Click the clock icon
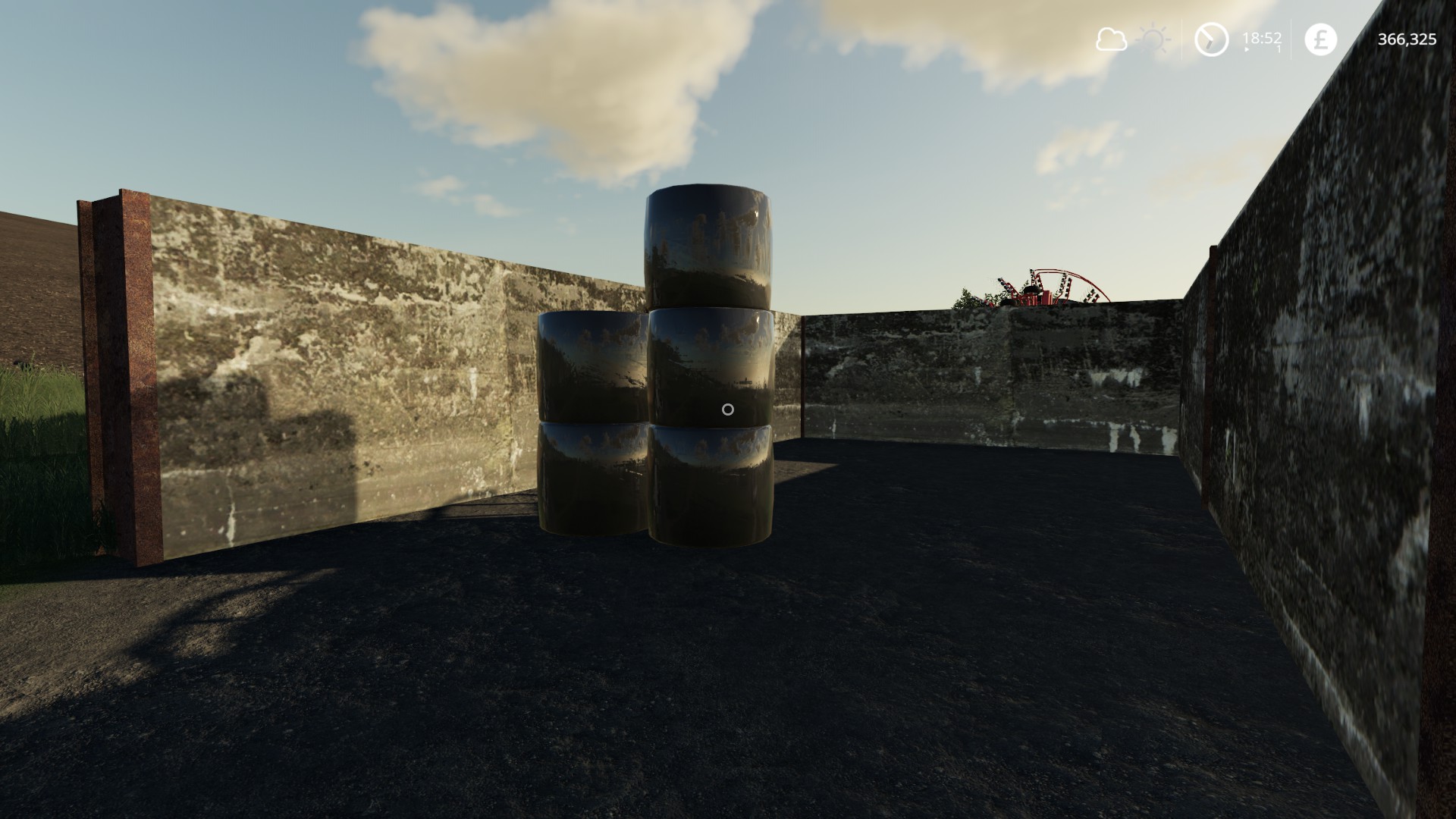 [1211, 39]
